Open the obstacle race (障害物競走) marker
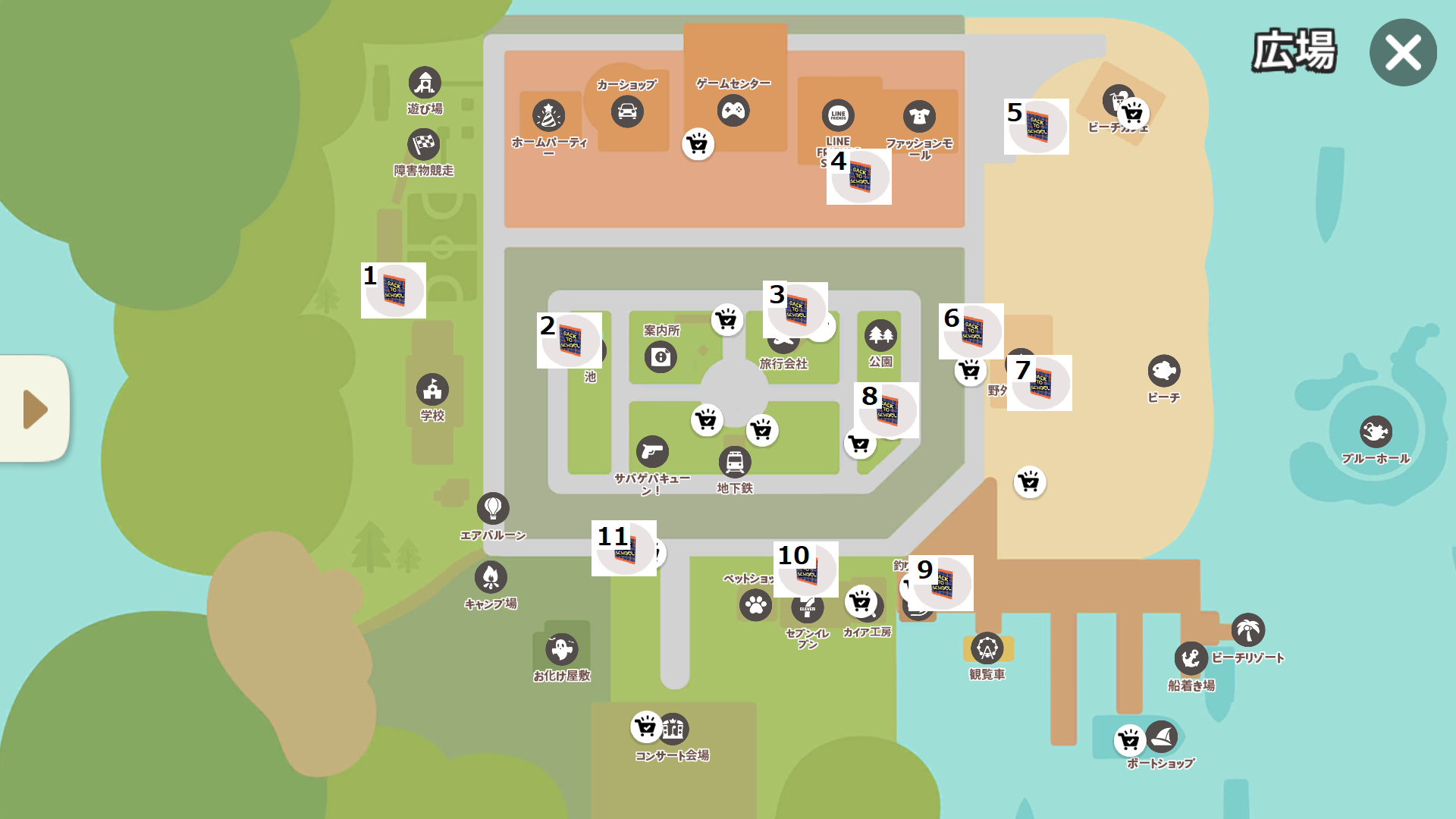 (x=424, y=144)
